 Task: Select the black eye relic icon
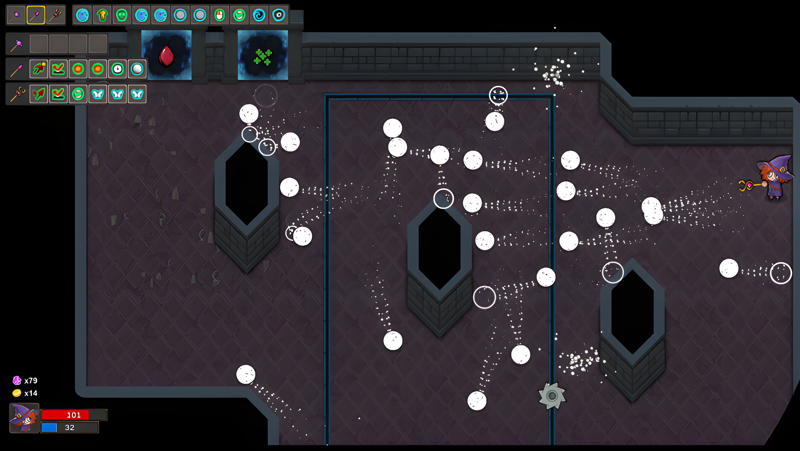(x=279, y=15)
